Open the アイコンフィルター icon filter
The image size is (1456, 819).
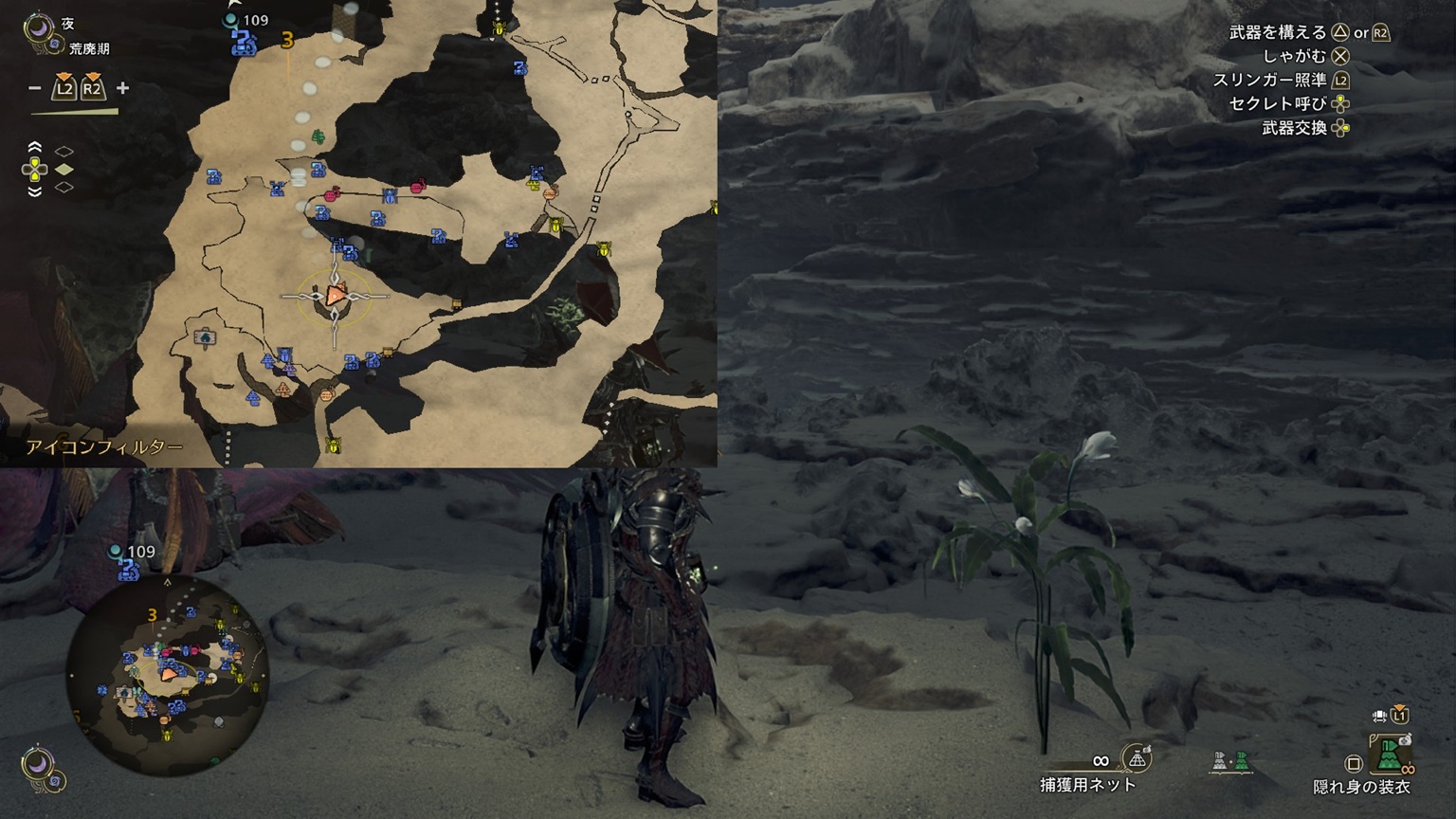(104, 447)
